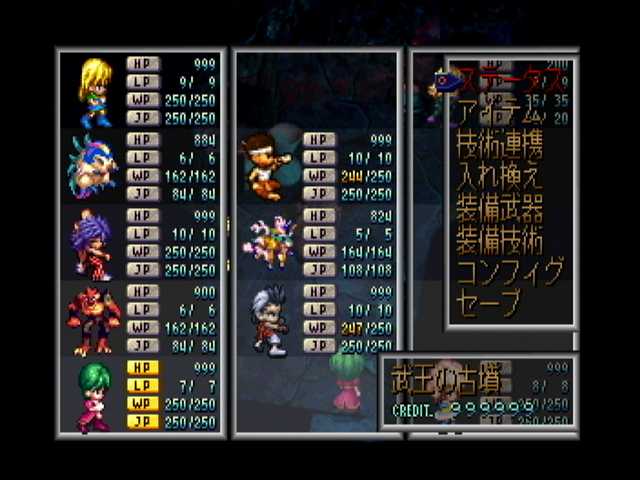Choose the 技術連携 menu entry
640x480 pixels.
499,145
